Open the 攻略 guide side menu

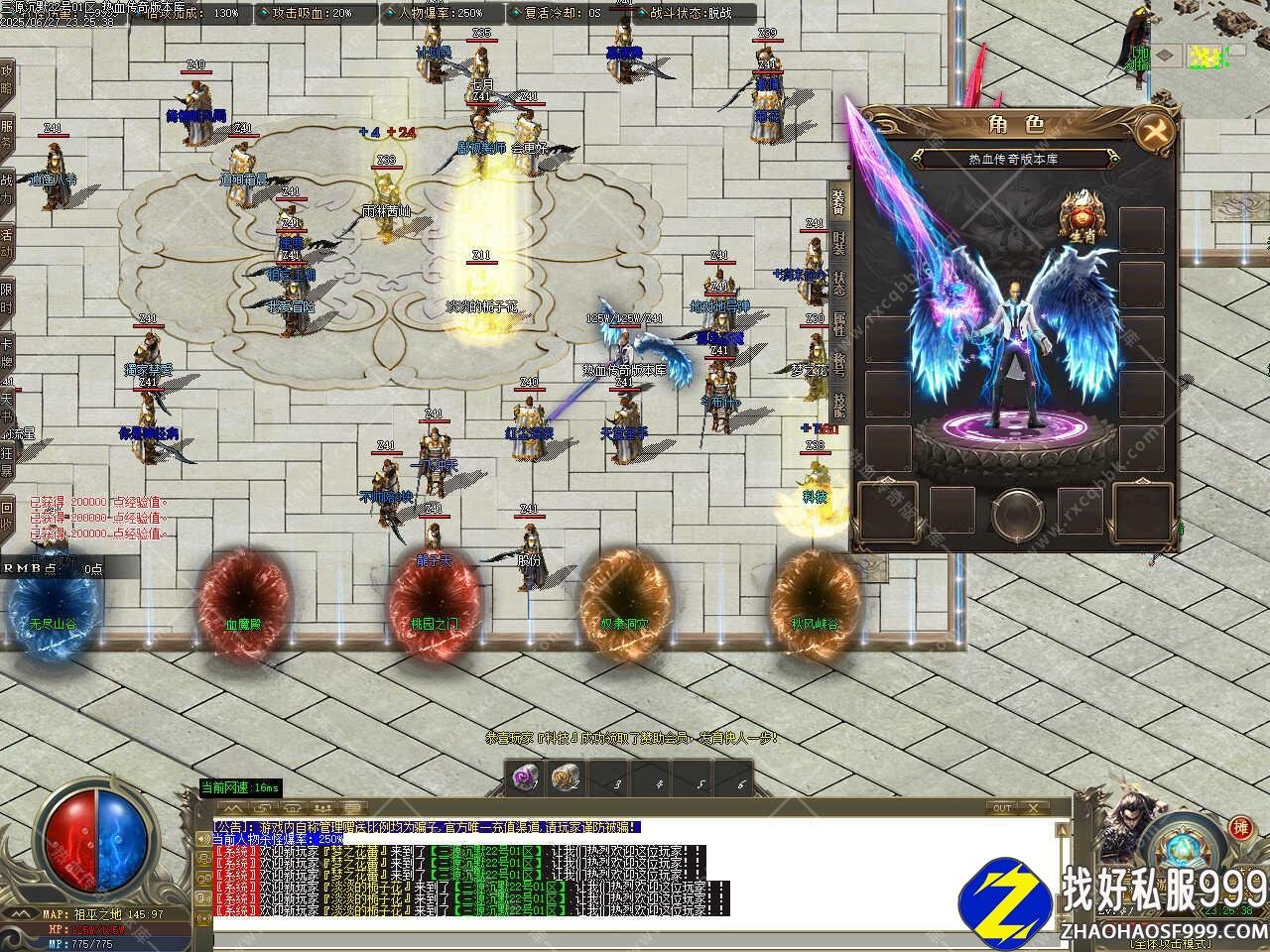point(7,80)
